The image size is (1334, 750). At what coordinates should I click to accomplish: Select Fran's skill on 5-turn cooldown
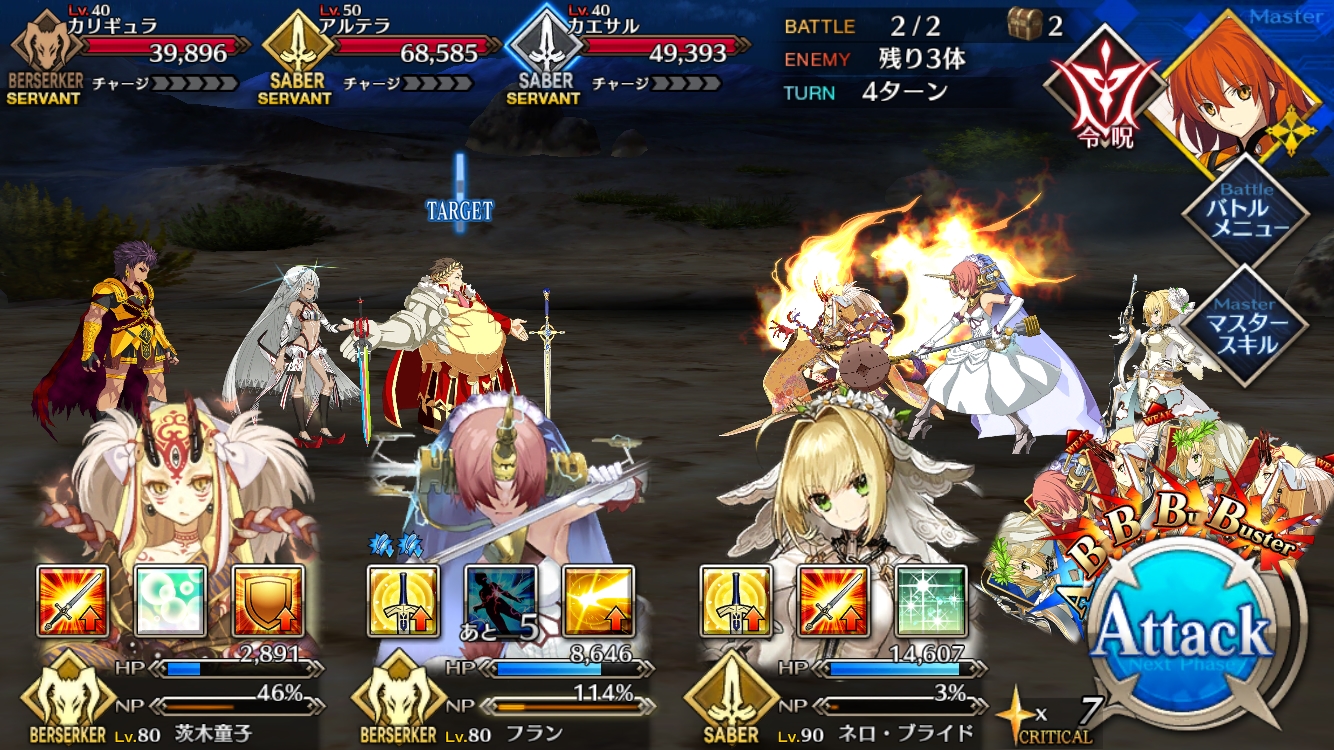(x=501, y=601)
